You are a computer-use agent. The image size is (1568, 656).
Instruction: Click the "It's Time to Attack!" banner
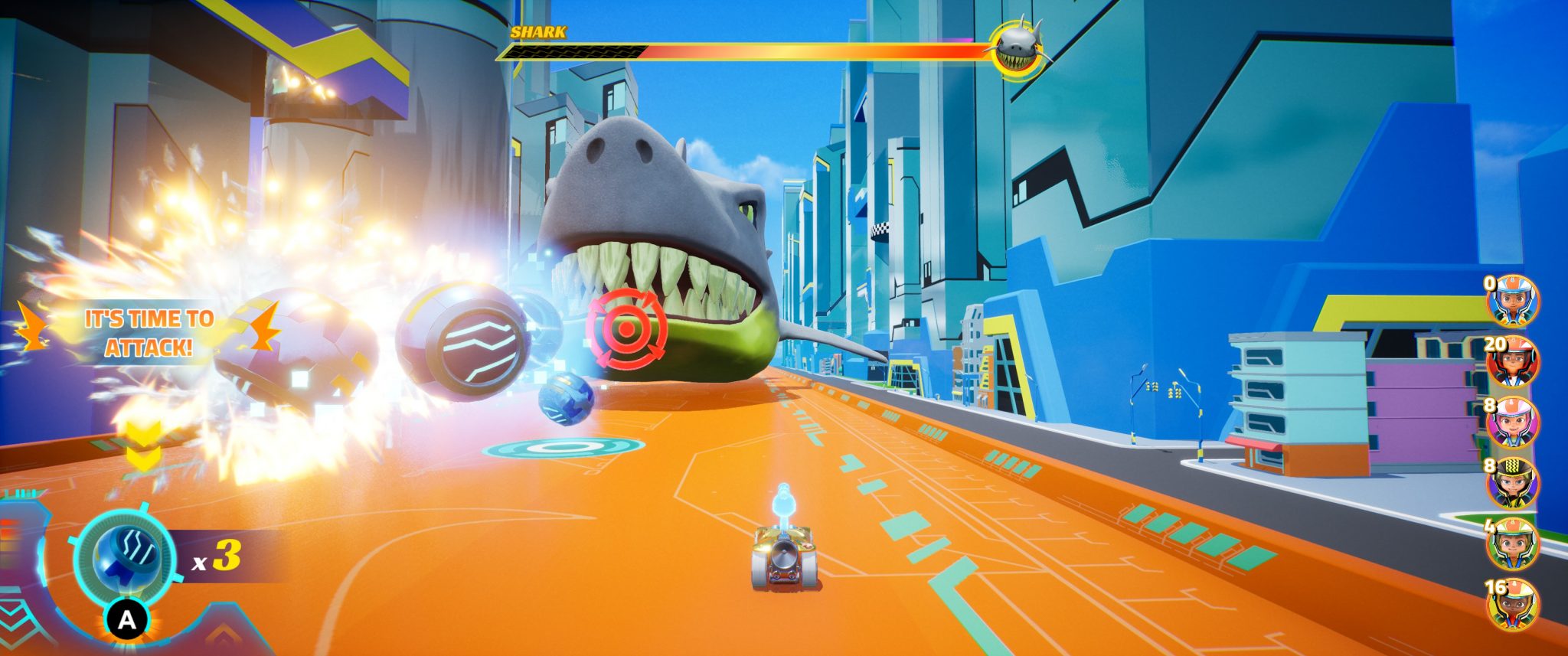(148, 333)
